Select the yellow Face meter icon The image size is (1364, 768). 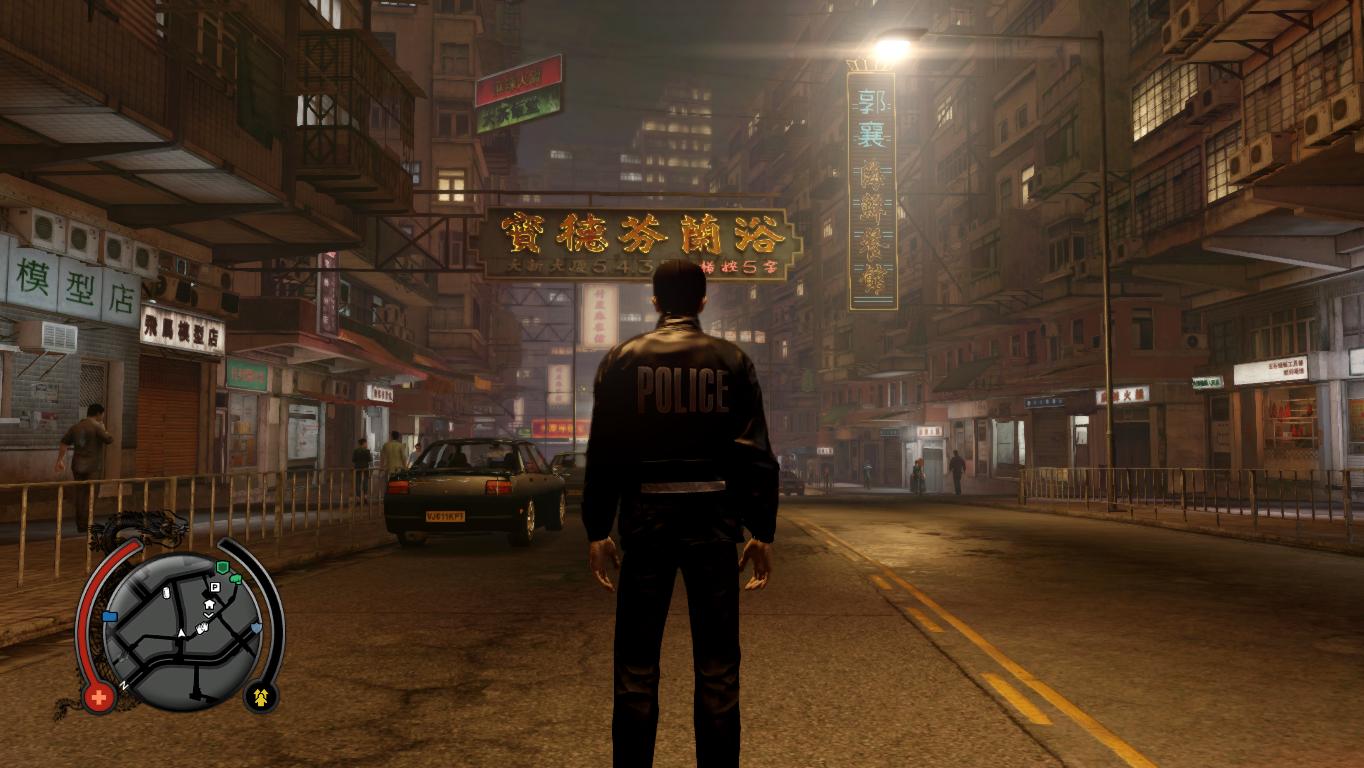pos(262,696)
